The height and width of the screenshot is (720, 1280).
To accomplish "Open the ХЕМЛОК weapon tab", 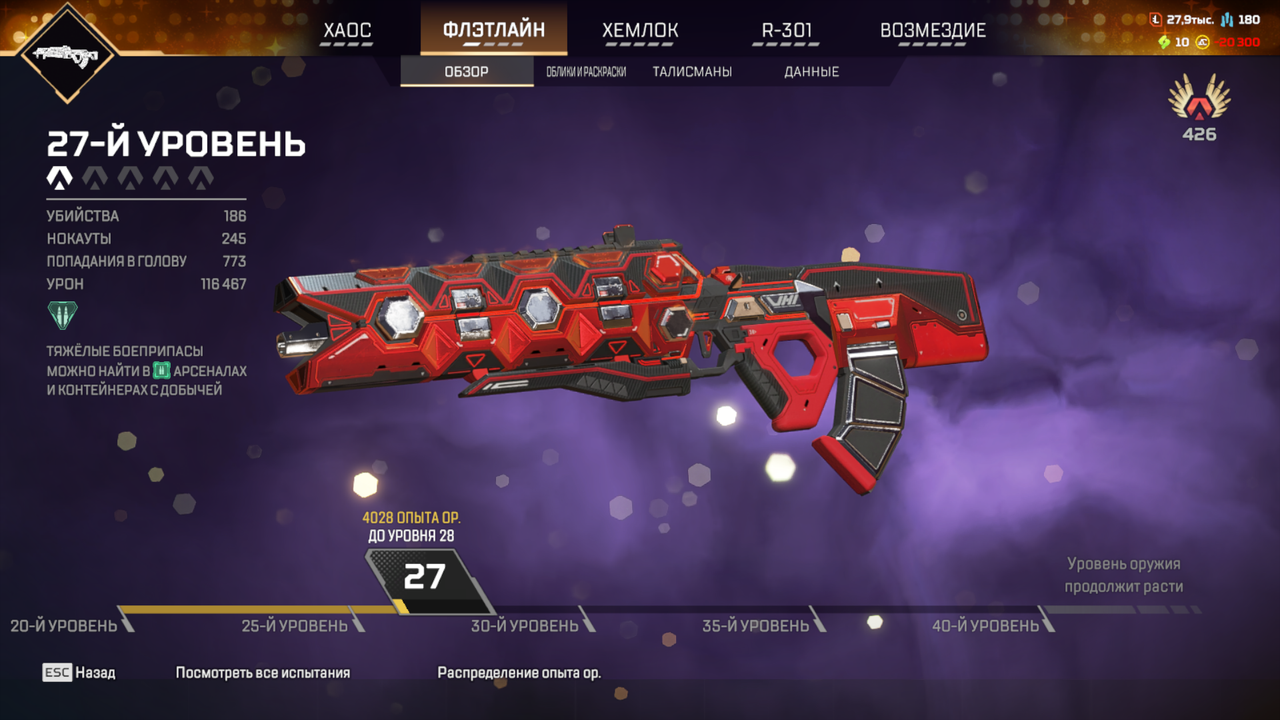I will coord(640,30).
